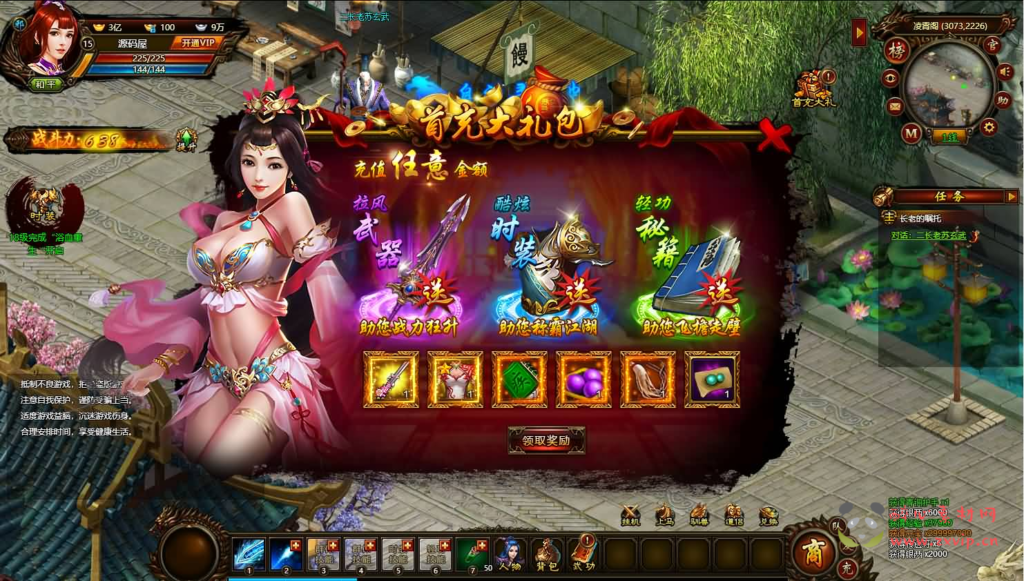Select the golden sword reward slot
This screenshot has height=581, width=1024.
point(391,379)
